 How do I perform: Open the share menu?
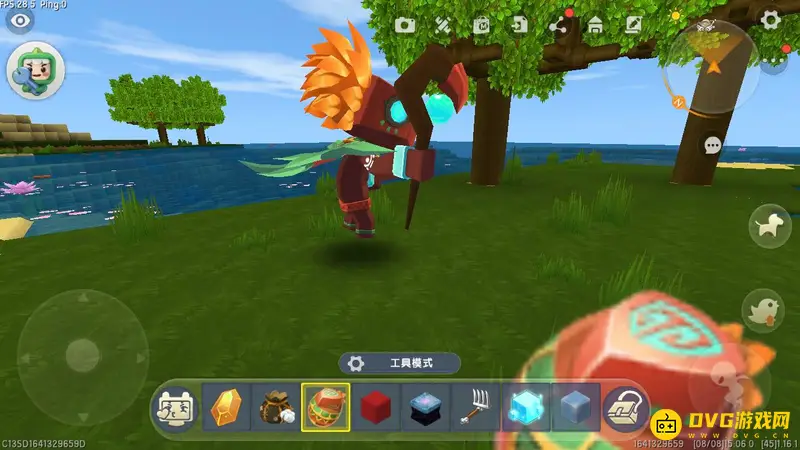click(558, 25)
